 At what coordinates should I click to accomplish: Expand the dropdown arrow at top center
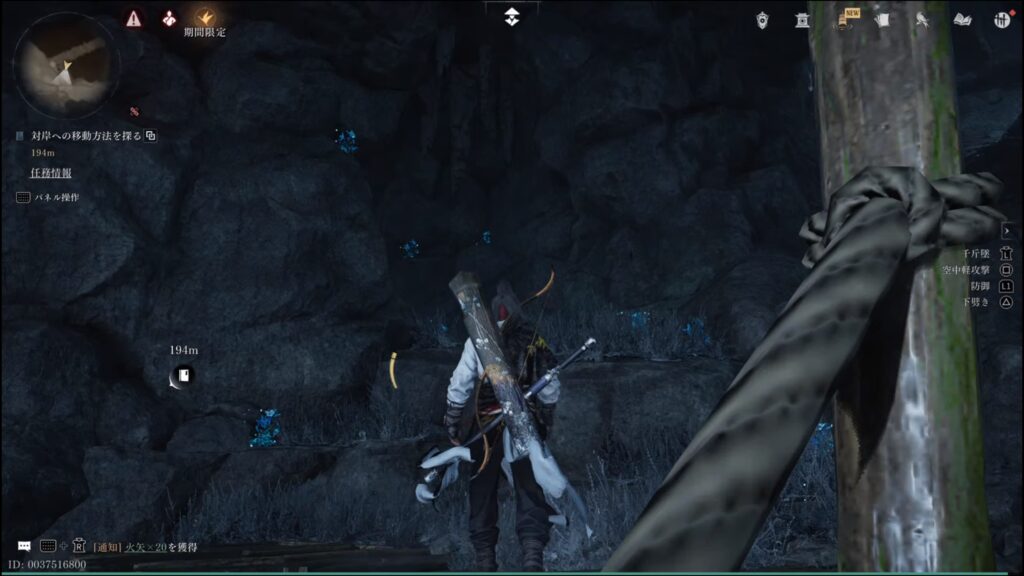(x=511, y=16)
